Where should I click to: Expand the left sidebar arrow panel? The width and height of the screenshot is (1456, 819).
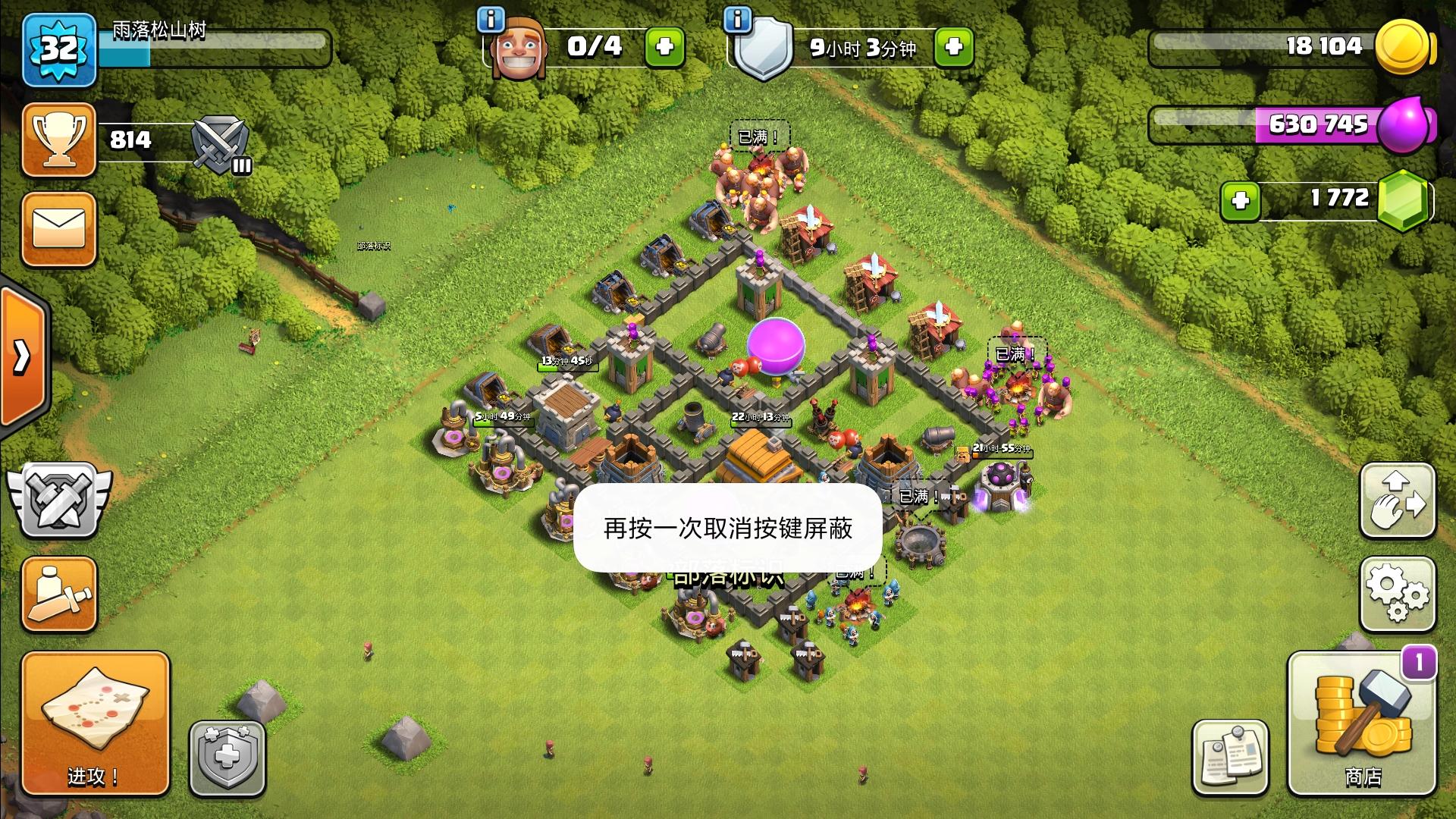[x=19, y=356]
